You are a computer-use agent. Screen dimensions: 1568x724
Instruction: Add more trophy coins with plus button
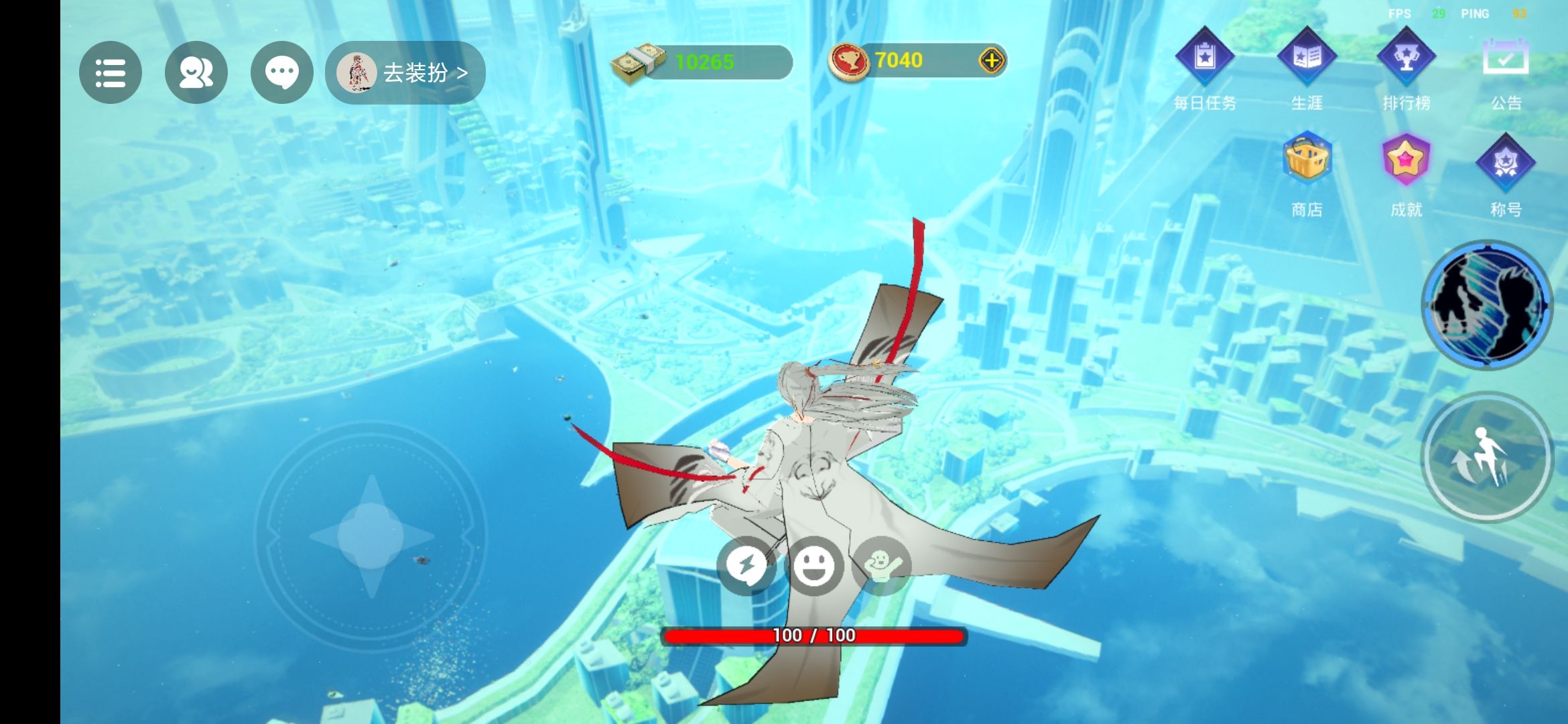coord(991,61)
